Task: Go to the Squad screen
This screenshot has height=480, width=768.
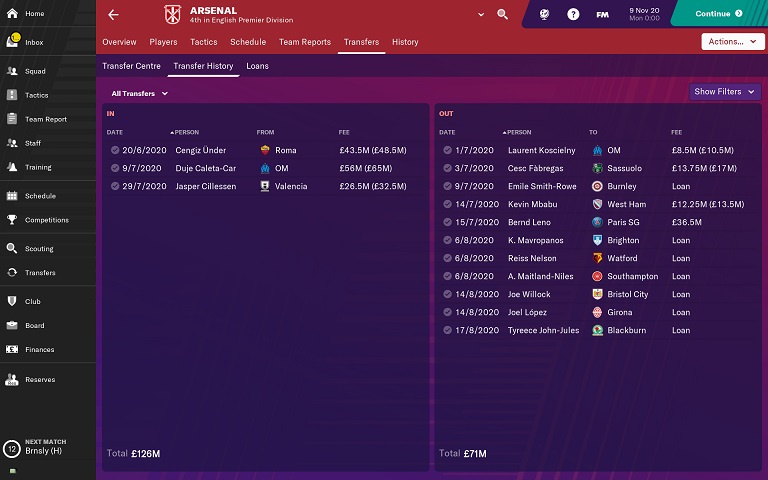Action: tap(35, 72)
